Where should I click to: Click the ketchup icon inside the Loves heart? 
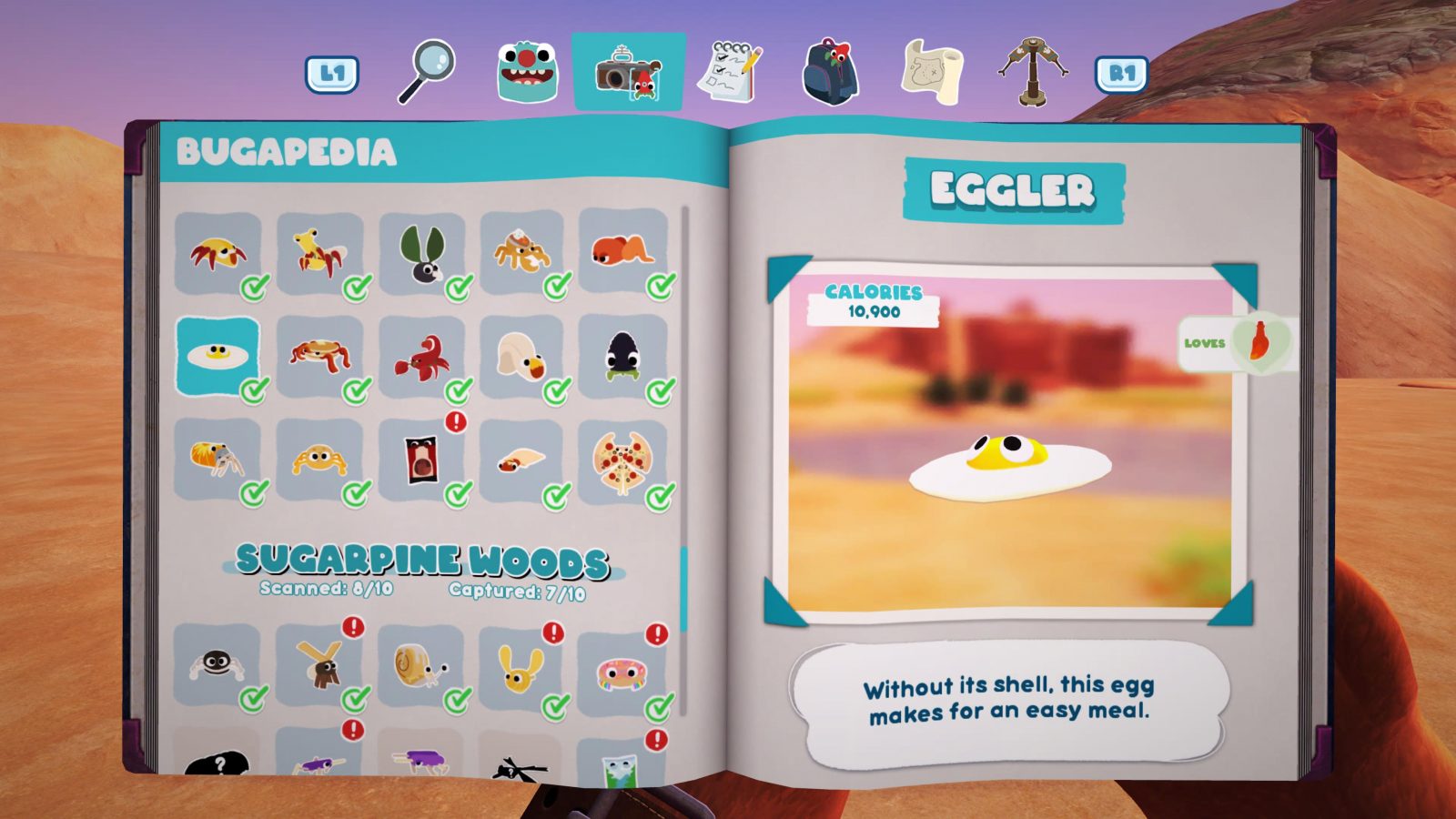[x=1259, y=341]
